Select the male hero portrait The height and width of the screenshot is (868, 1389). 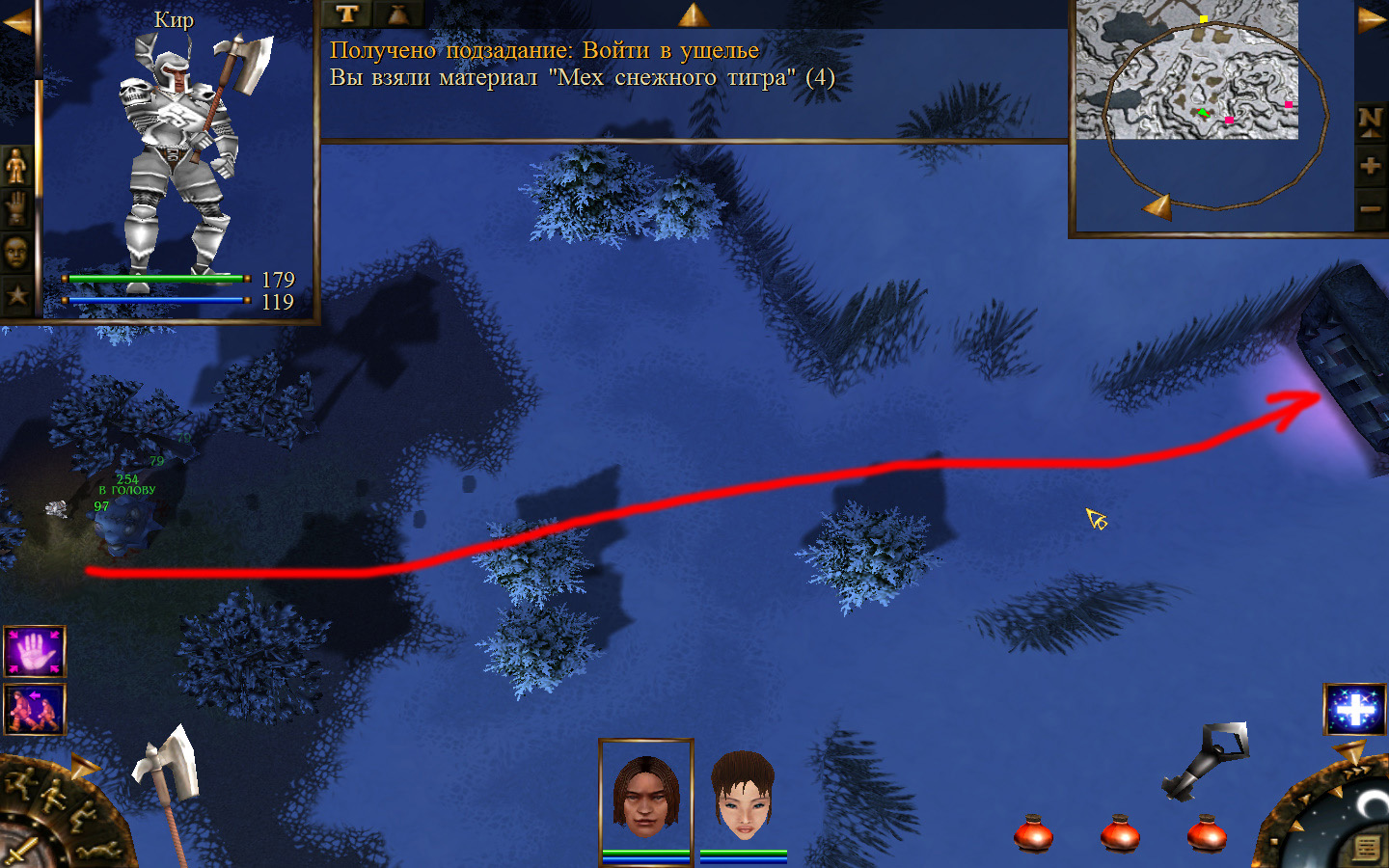646,797
